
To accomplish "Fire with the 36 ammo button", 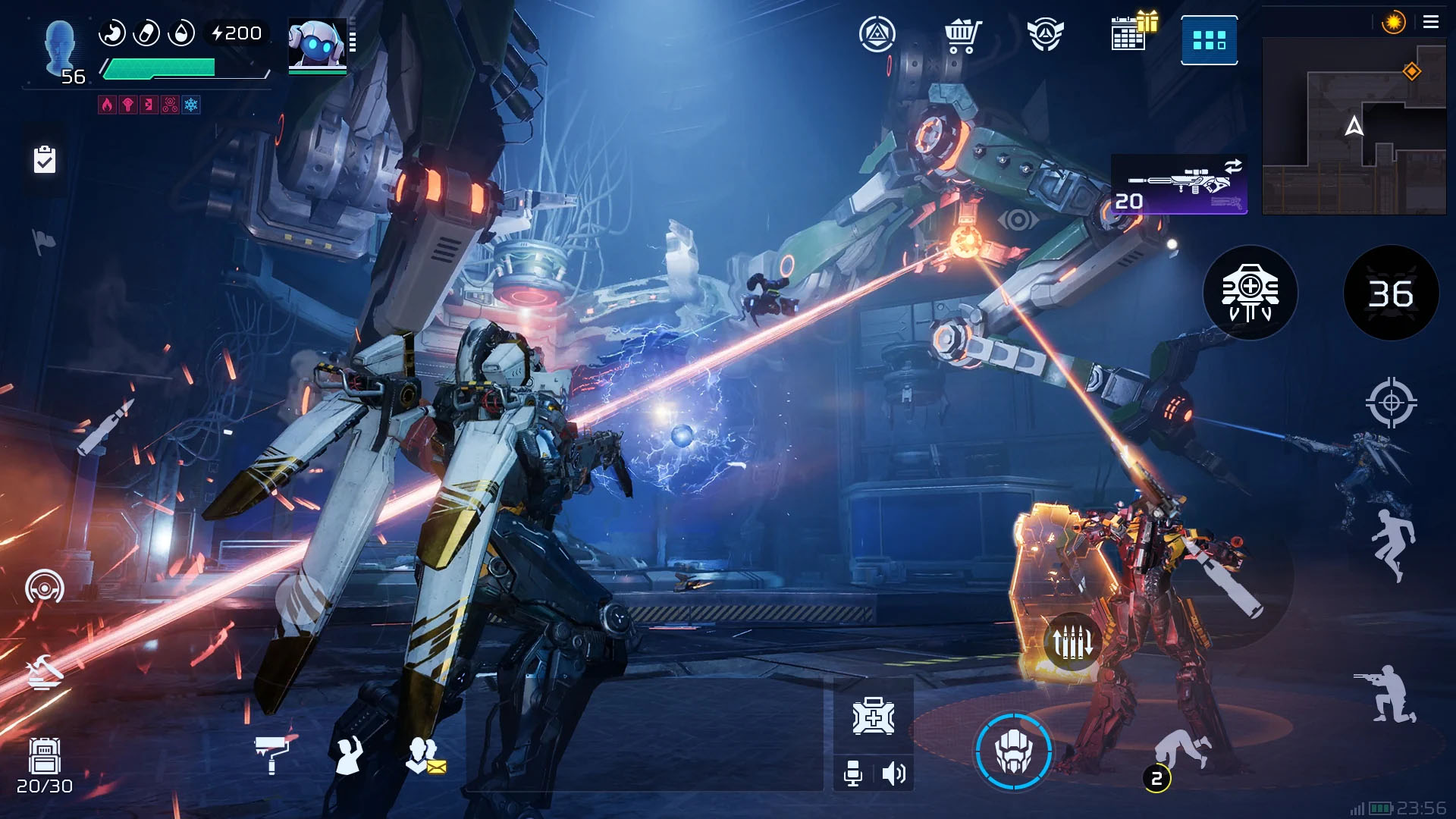I will pyautogui.click(x=1391, y=293).
